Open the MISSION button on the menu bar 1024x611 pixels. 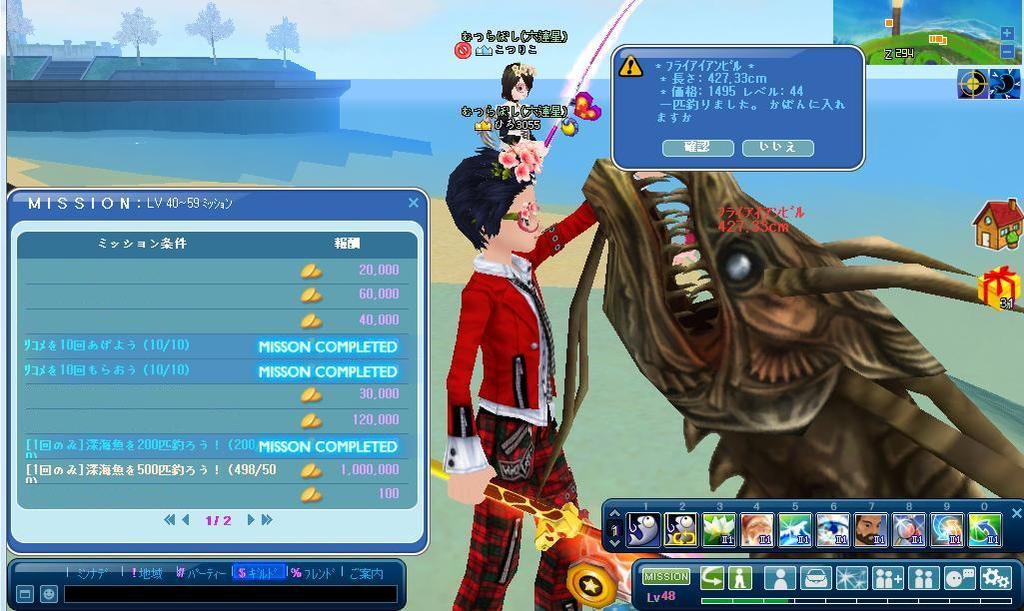pos(666,576)
